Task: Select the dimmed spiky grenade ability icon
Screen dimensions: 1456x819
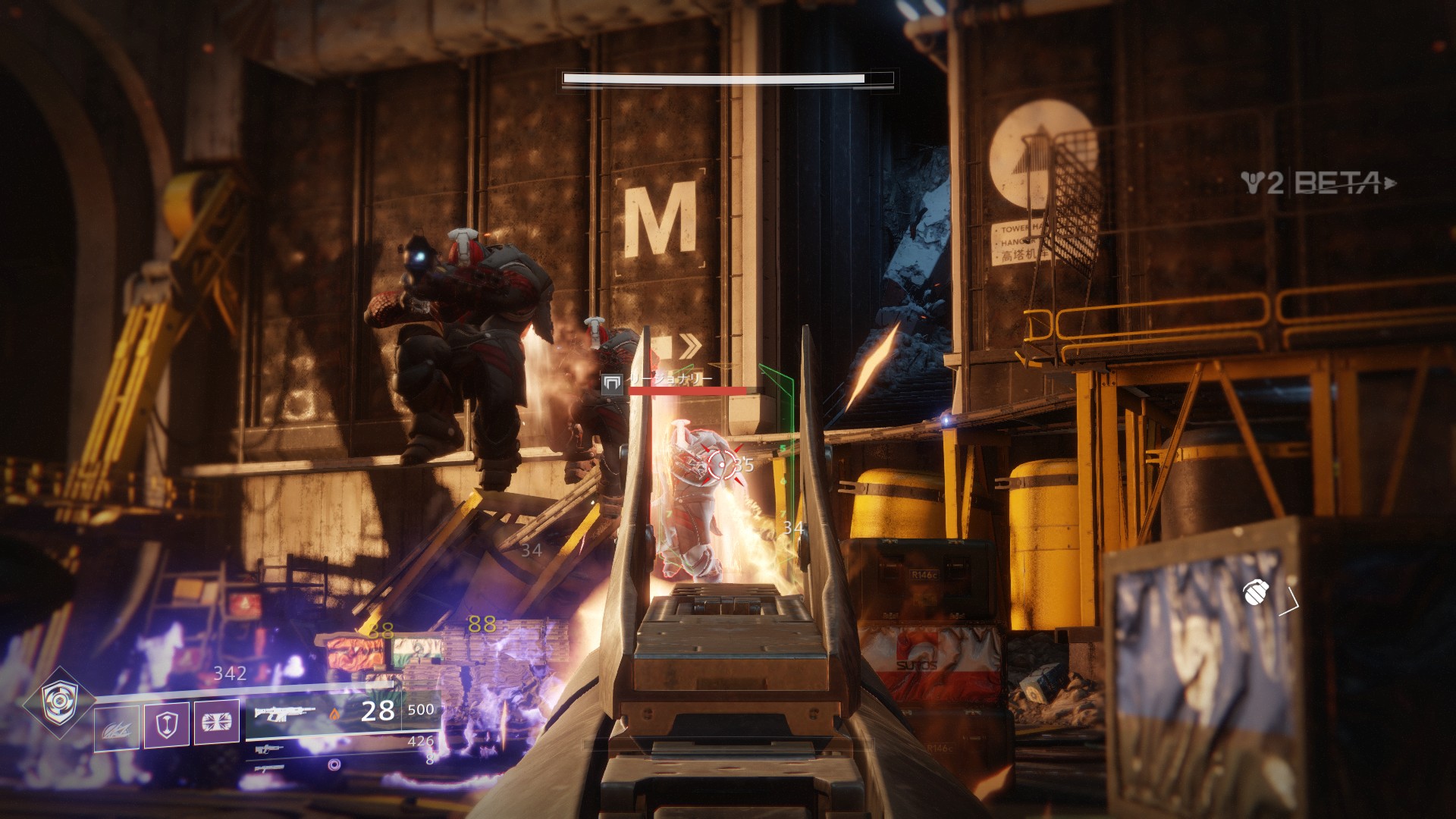Action: [116, 727]
